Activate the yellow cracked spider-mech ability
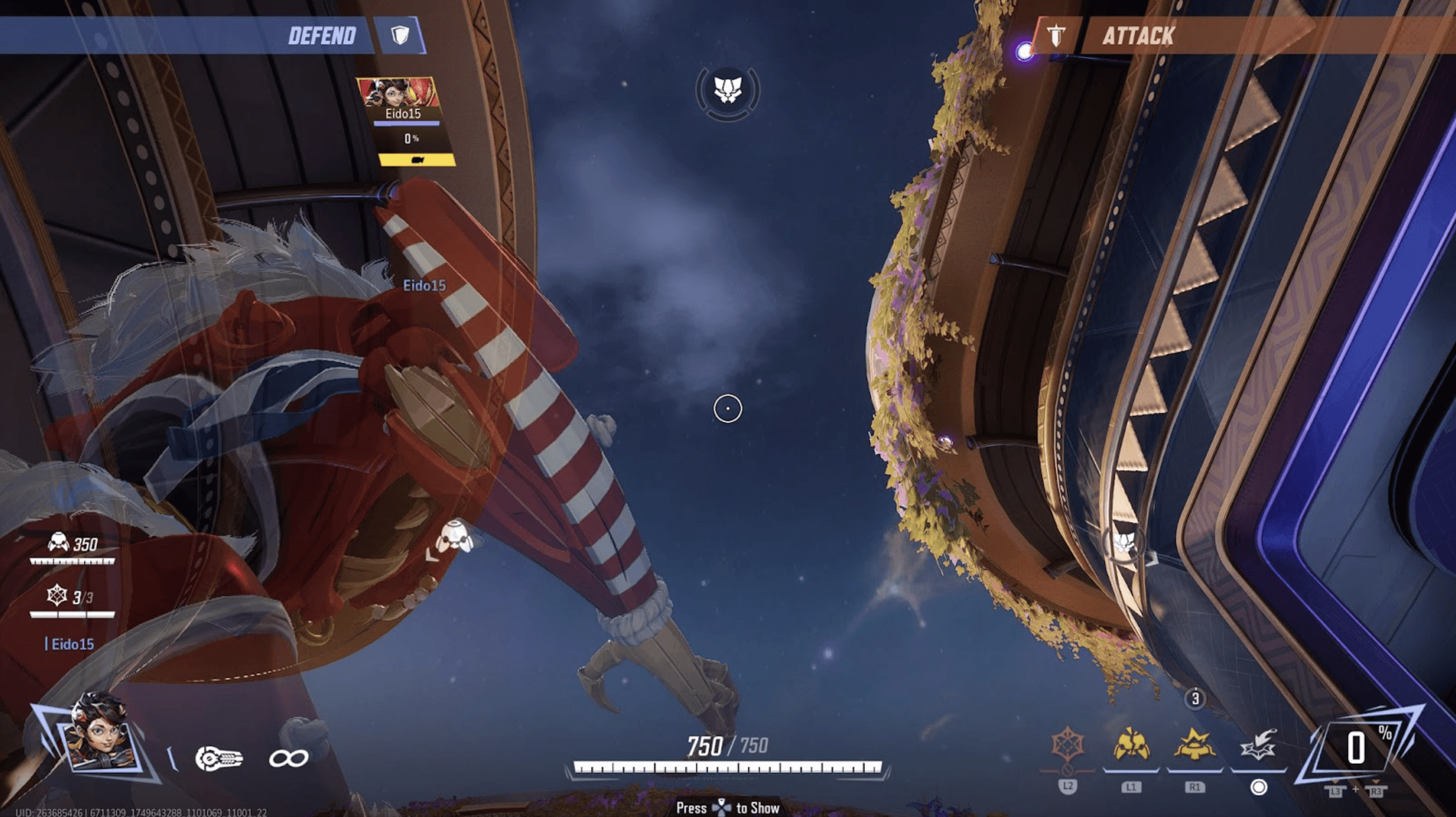This screenshot has height=817, width=1456. pos(1131,746)
